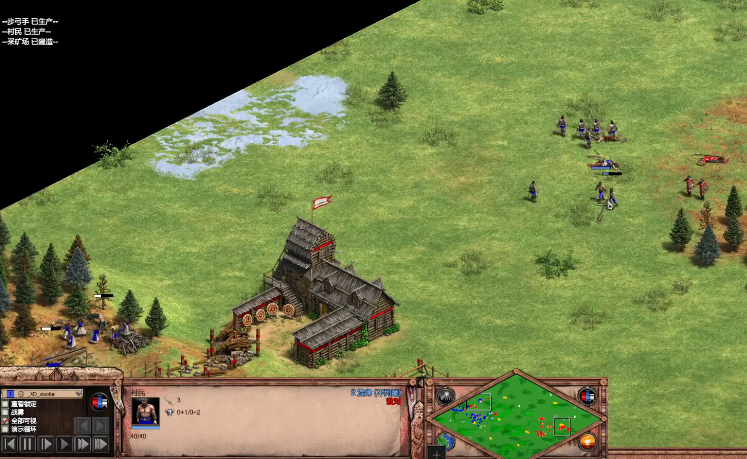Set replay to double fast-forward speed
The image size is (747, 459).
(82, 443)
